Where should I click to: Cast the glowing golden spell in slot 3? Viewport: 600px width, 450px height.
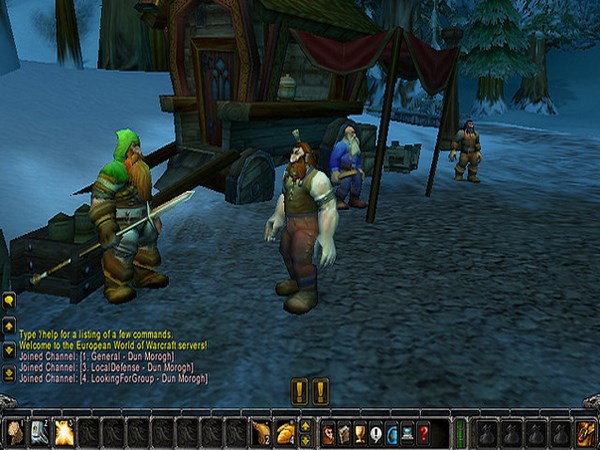pyautogui.click(x=63, y=432)
